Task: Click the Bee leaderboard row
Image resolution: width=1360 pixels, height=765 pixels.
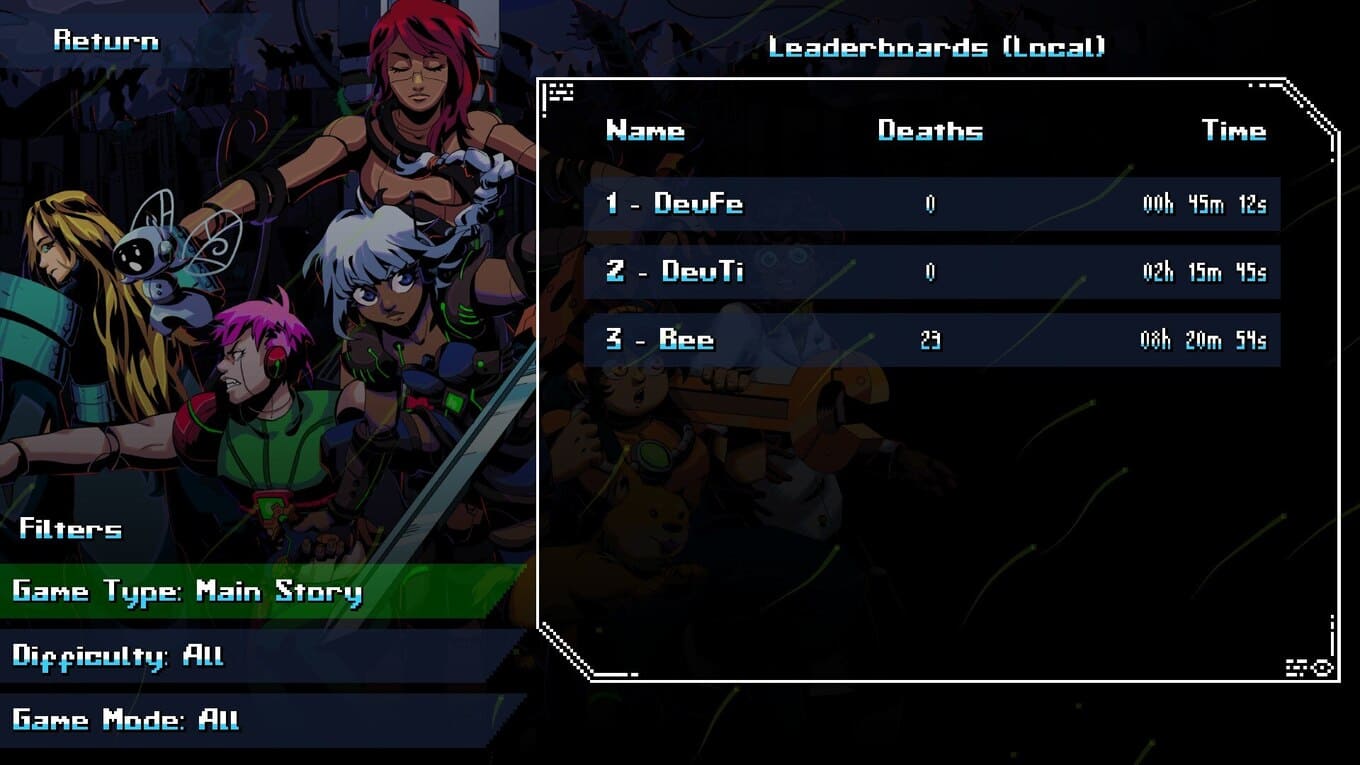Action: [931, 340]
